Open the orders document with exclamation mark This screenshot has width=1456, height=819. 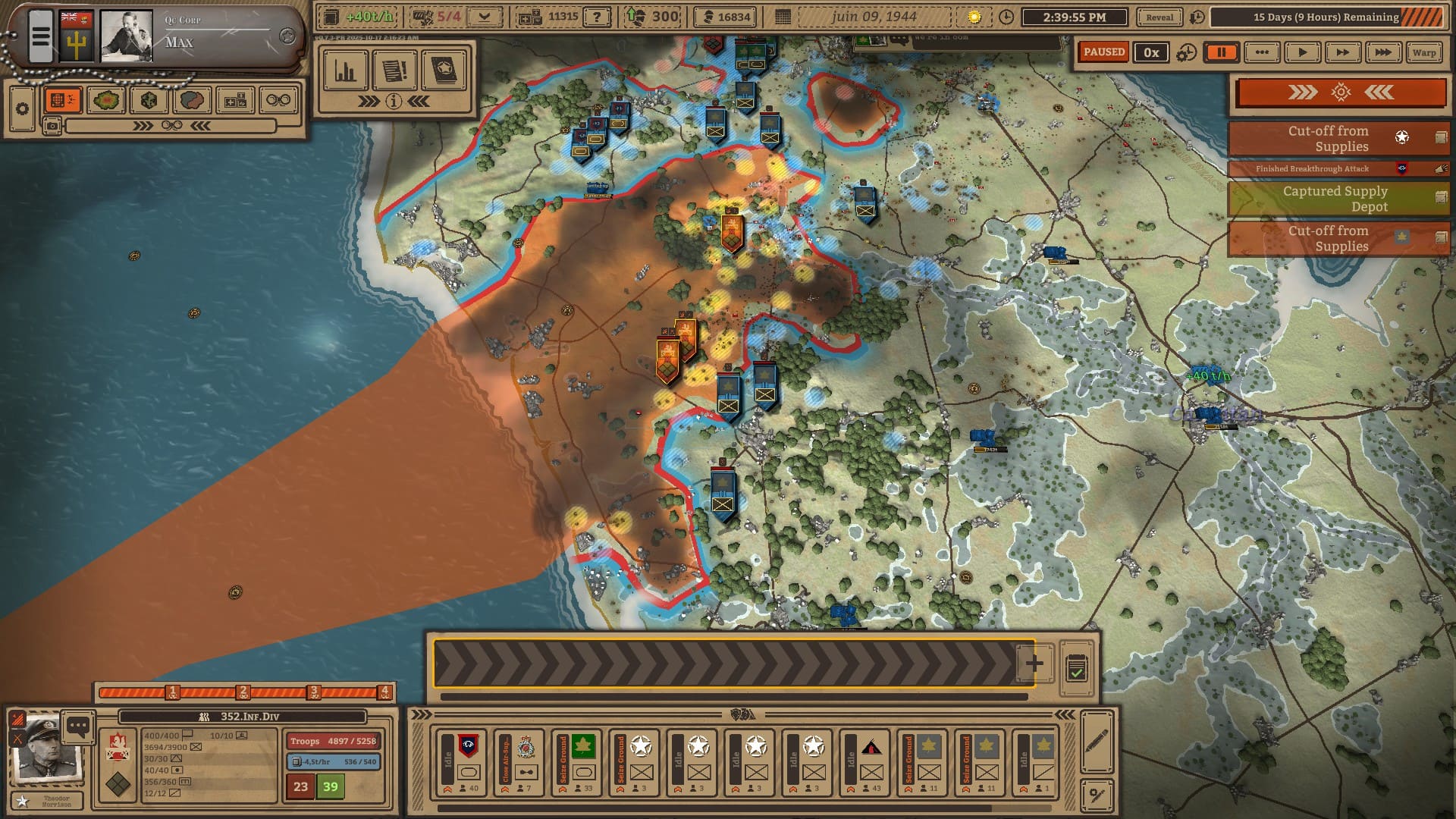tap(394, 71)
